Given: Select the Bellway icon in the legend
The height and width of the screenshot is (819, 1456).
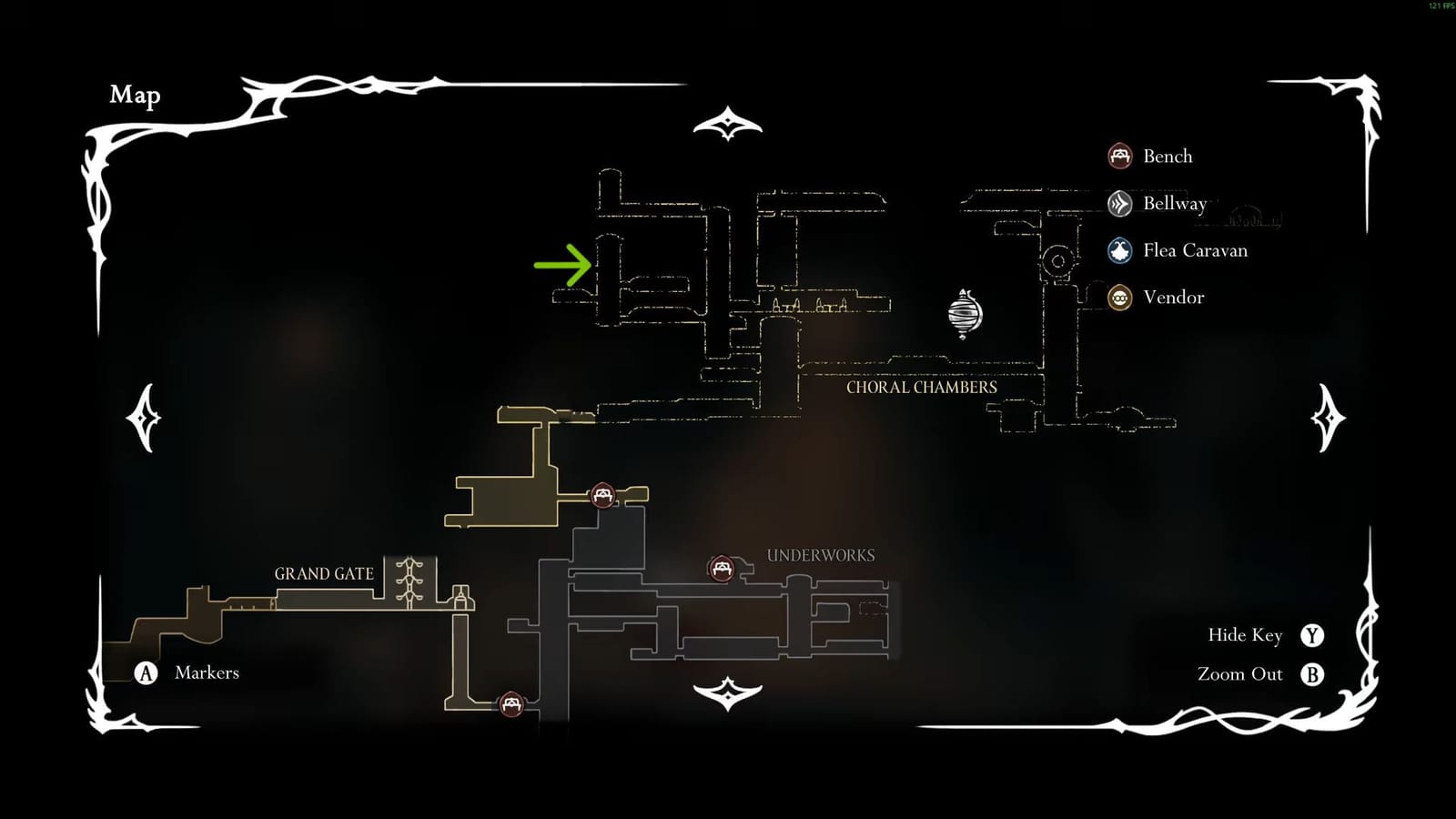Looking at the screenshot, I should (1118, 203).
